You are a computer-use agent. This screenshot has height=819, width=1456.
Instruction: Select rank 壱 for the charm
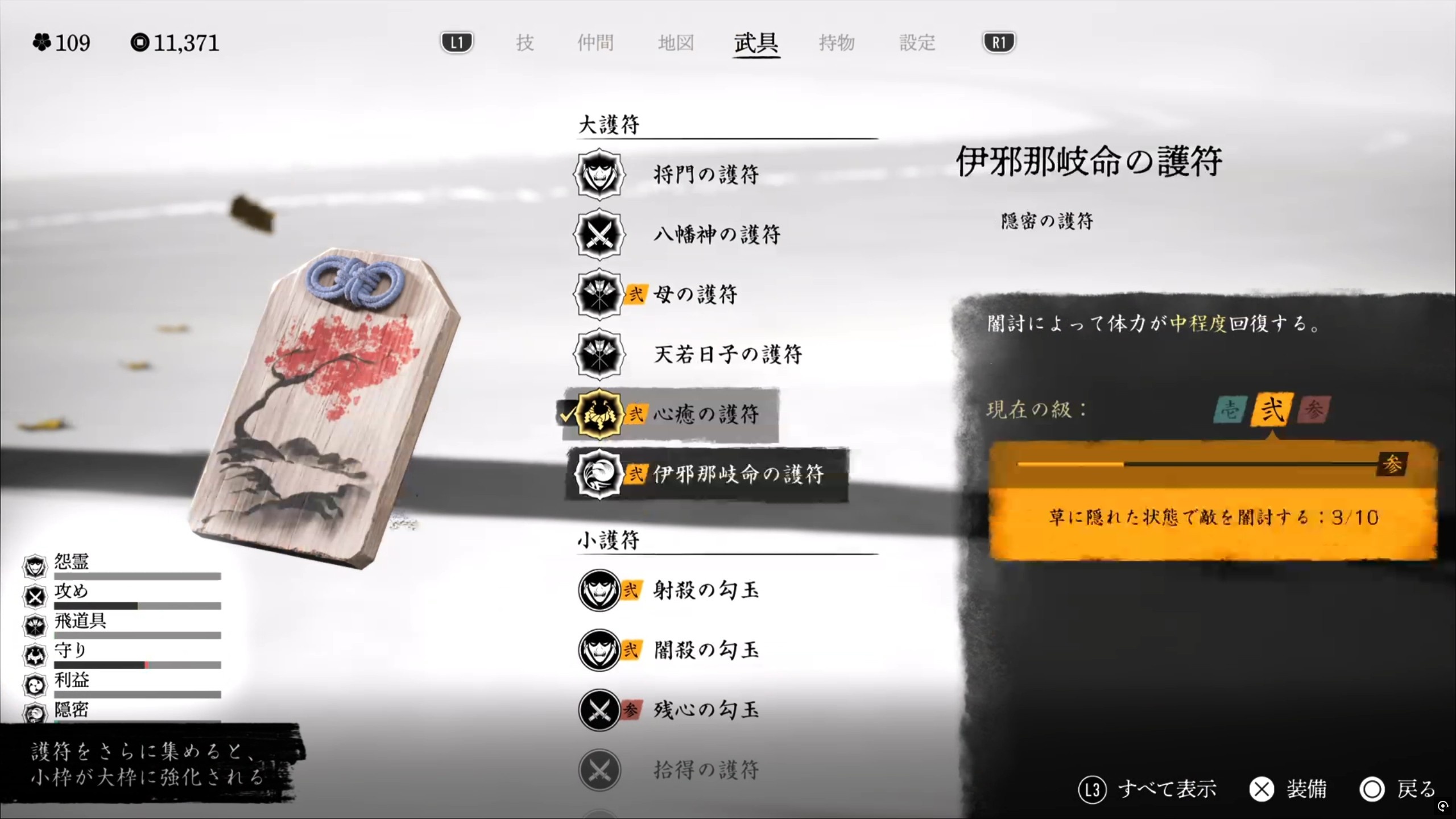tap(1228, 409)
